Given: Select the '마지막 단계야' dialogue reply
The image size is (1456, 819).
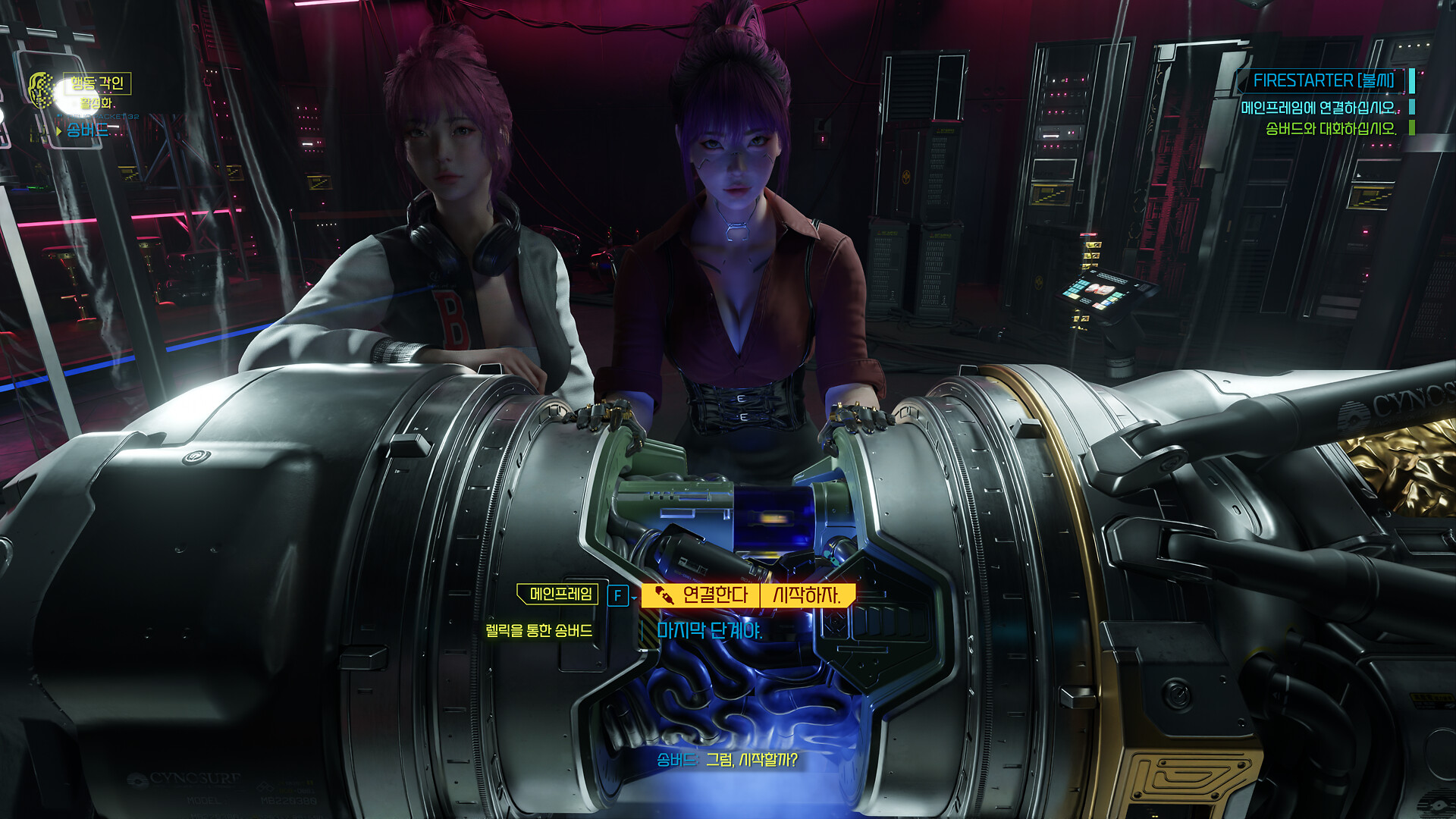Looking at the screenshot, I should pyautogui.click(x=709, y=630).
